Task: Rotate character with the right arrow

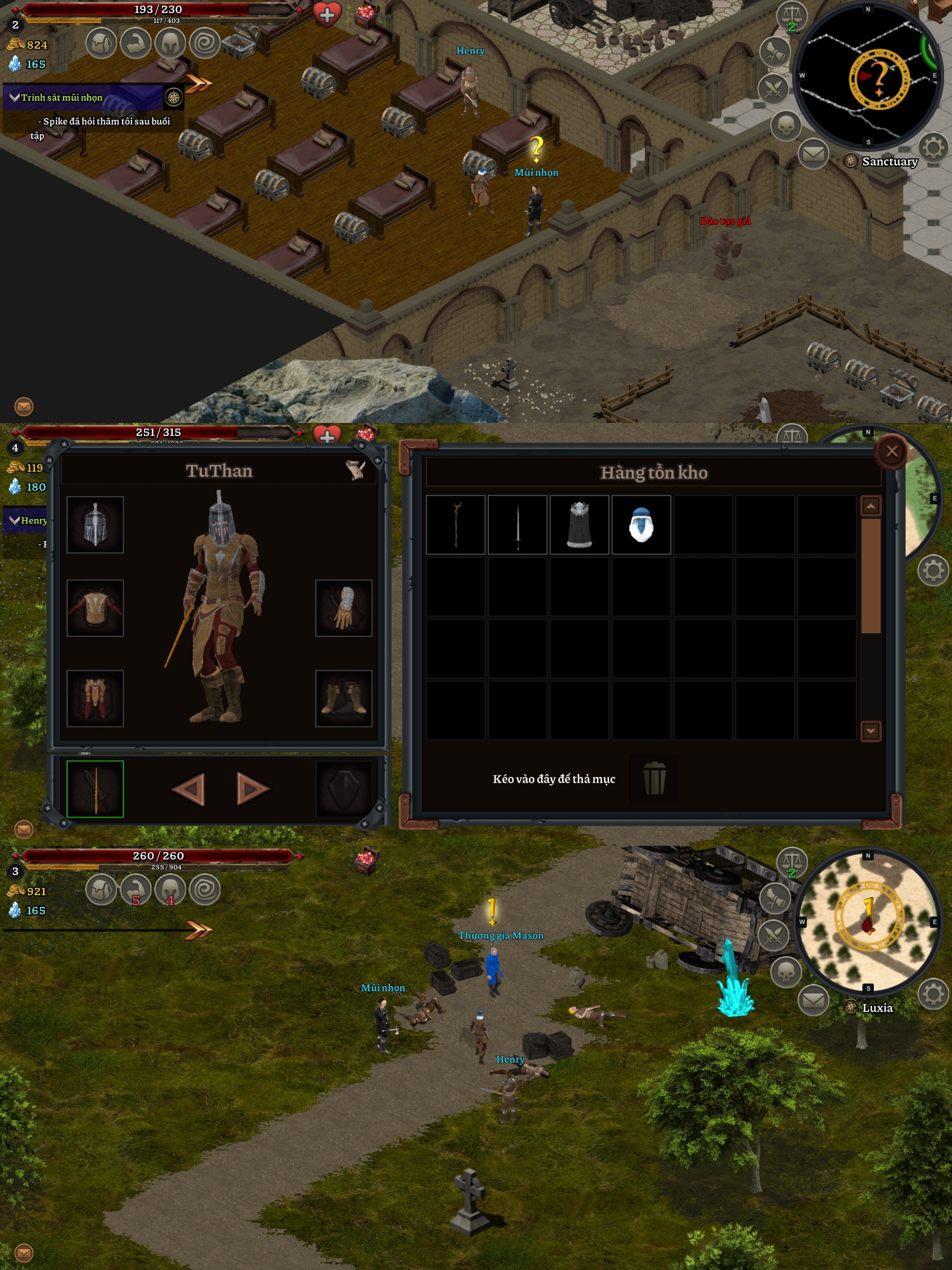Action: tap(253, 789)
